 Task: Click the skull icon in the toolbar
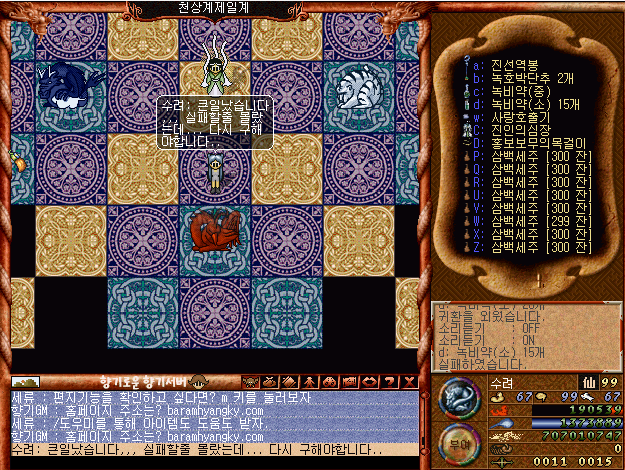251,381
